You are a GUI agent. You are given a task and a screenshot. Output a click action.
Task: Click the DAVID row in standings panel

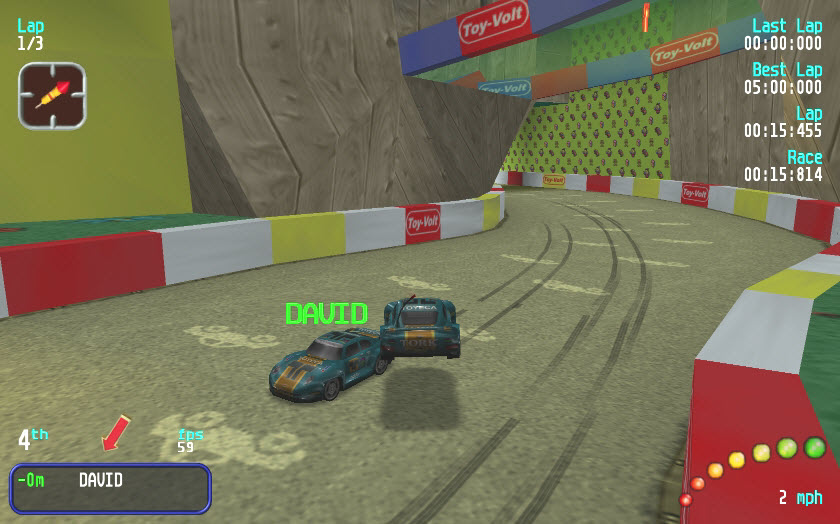[x=110, y=487]
